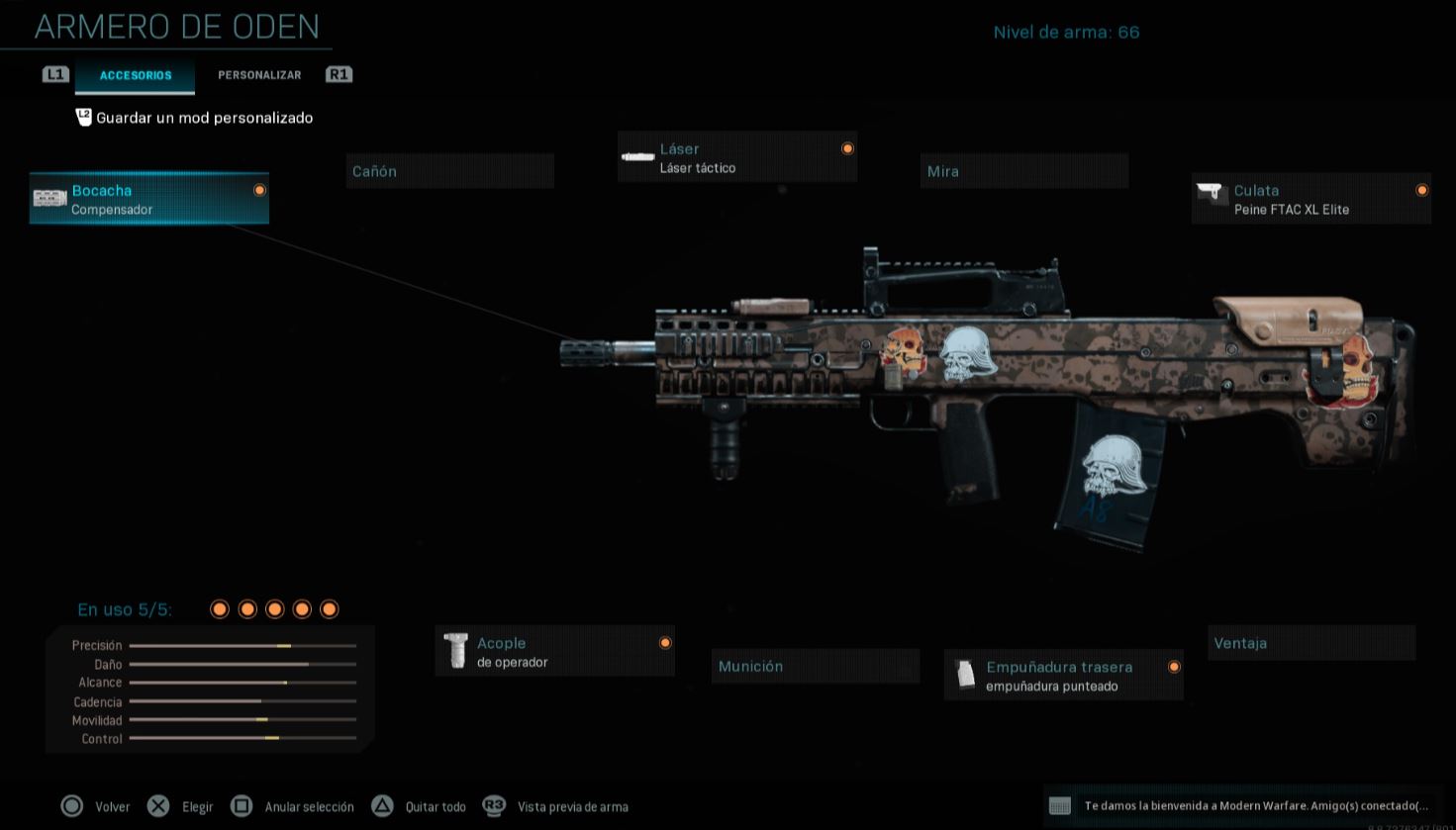The image size is (1456, 830).
Task: Open Vista previa de arma
Action: point(557,806)
